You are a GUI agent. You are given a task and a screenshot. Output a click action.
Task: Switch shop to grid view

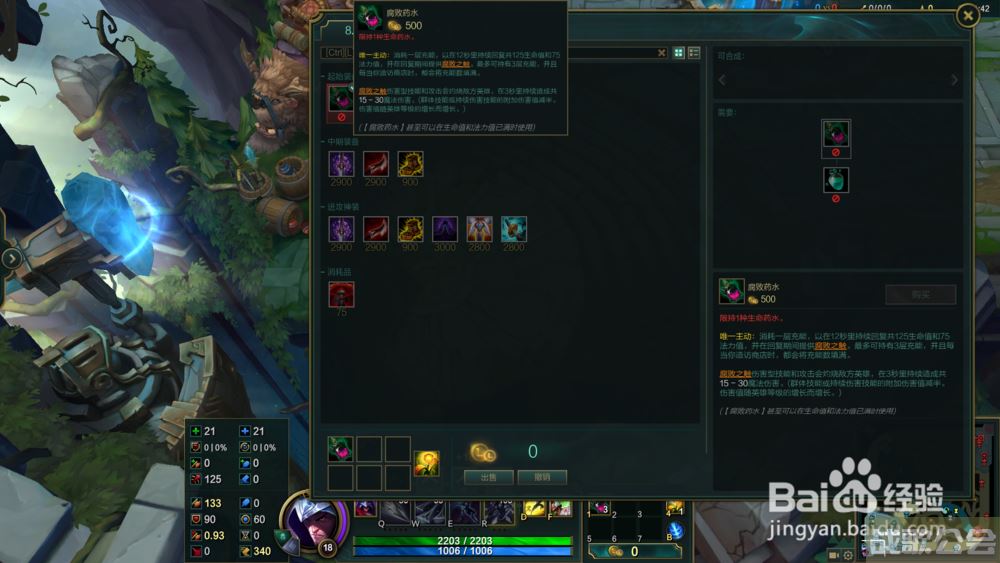679,53
